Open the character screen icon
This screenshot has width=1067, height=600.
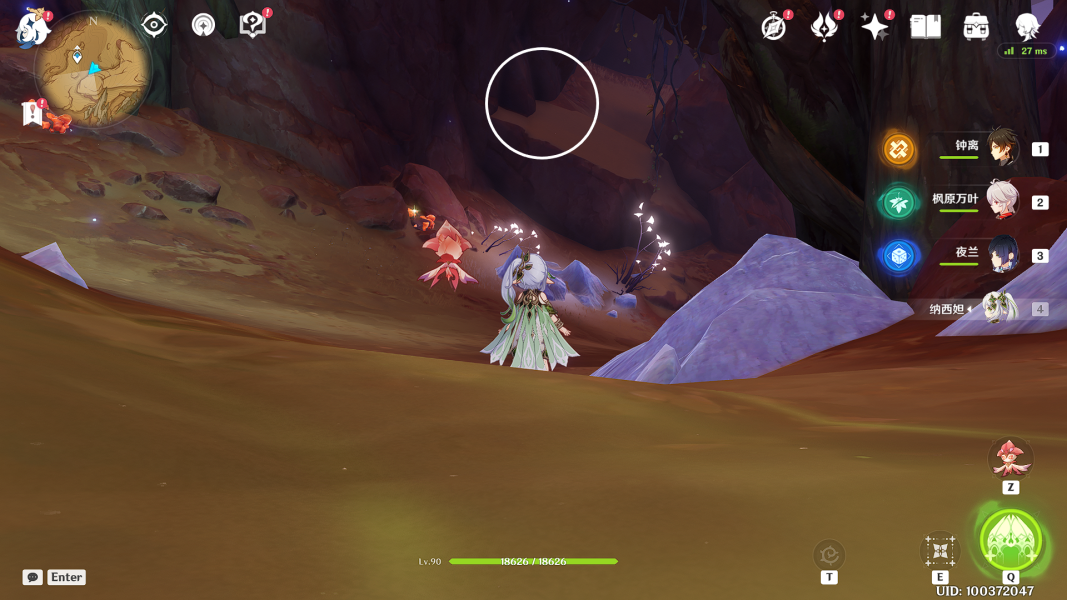point(1027,27)
